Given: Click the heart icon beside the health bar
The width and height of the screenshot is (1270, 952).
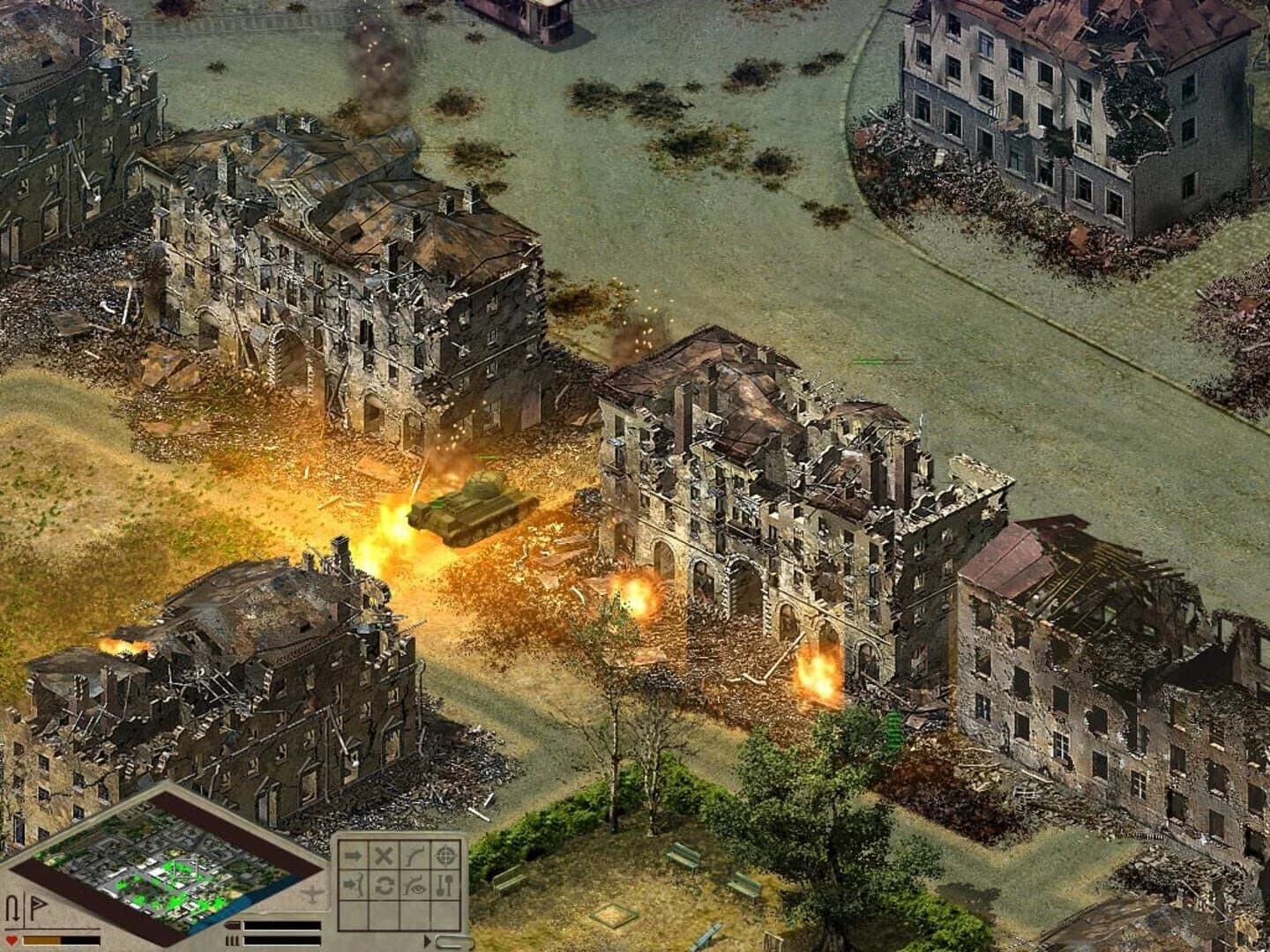Looking at the screenshot, I should (x=11, y=940).
